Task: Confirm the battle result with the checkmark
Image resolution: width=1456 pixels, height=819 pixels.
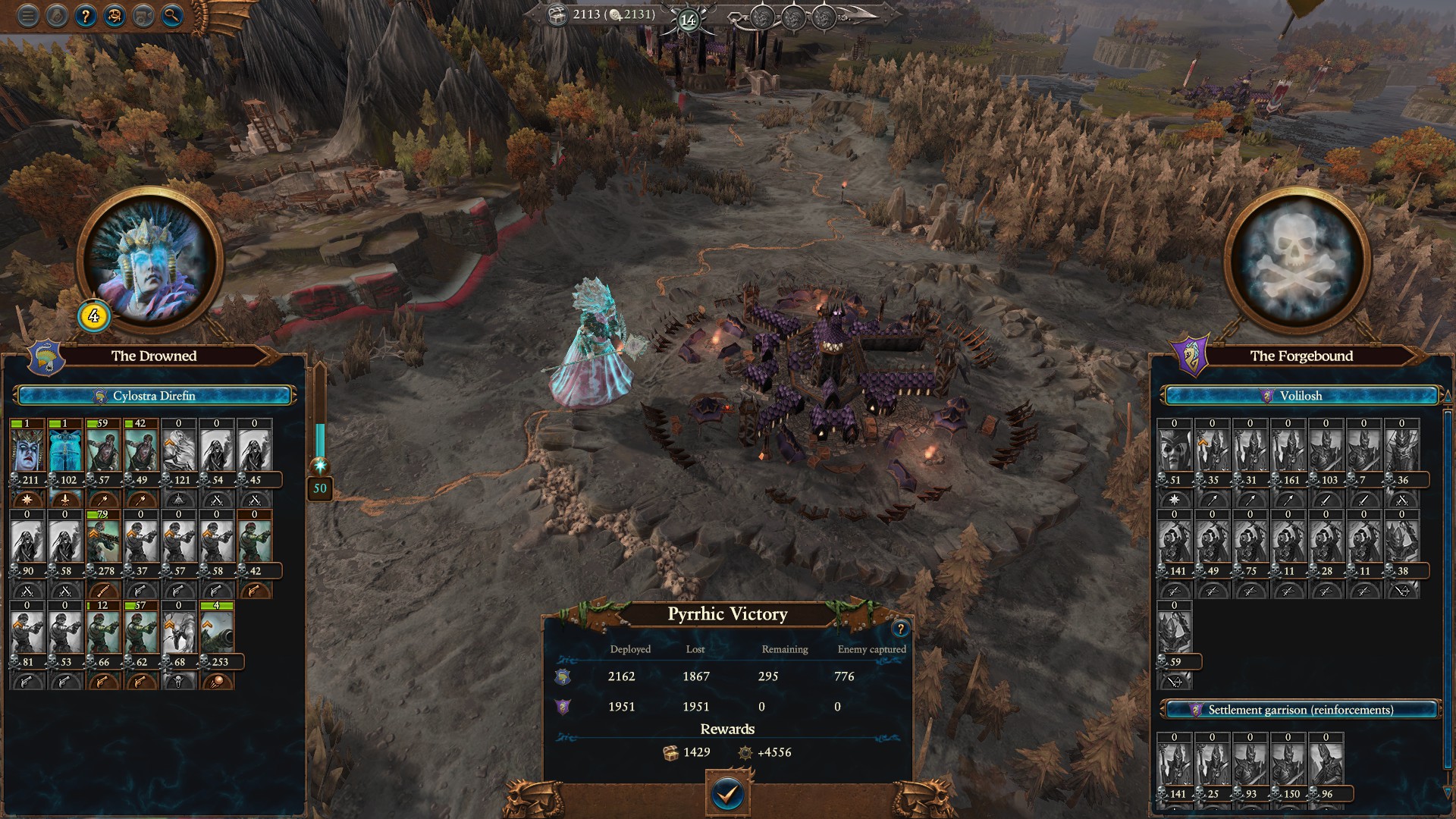Action: point(727,794)
